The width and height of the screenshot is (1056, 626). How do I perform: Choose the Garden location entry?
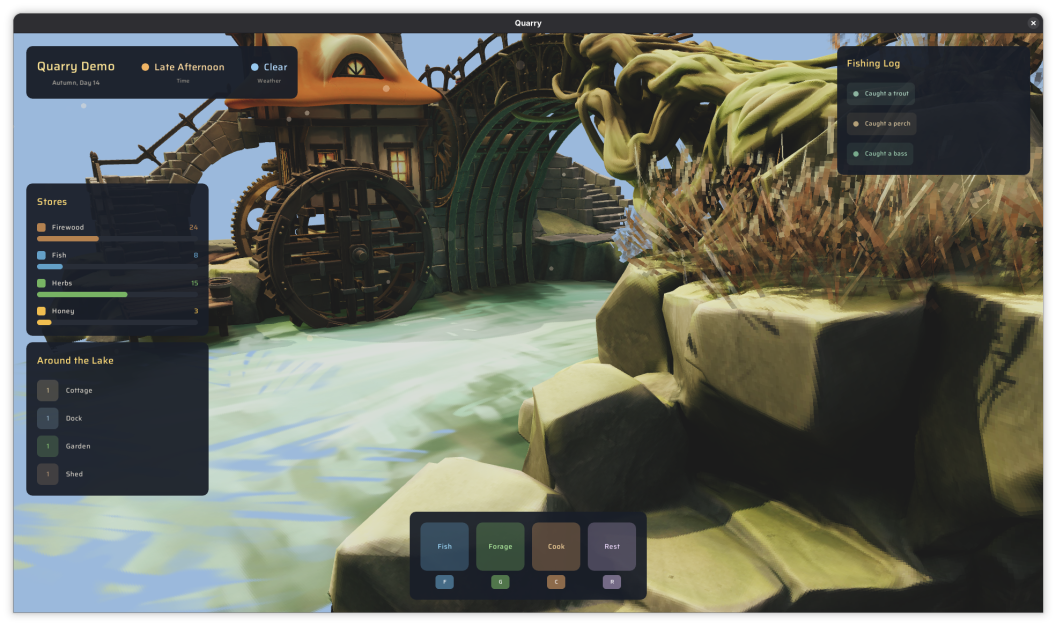click(77, 446)
